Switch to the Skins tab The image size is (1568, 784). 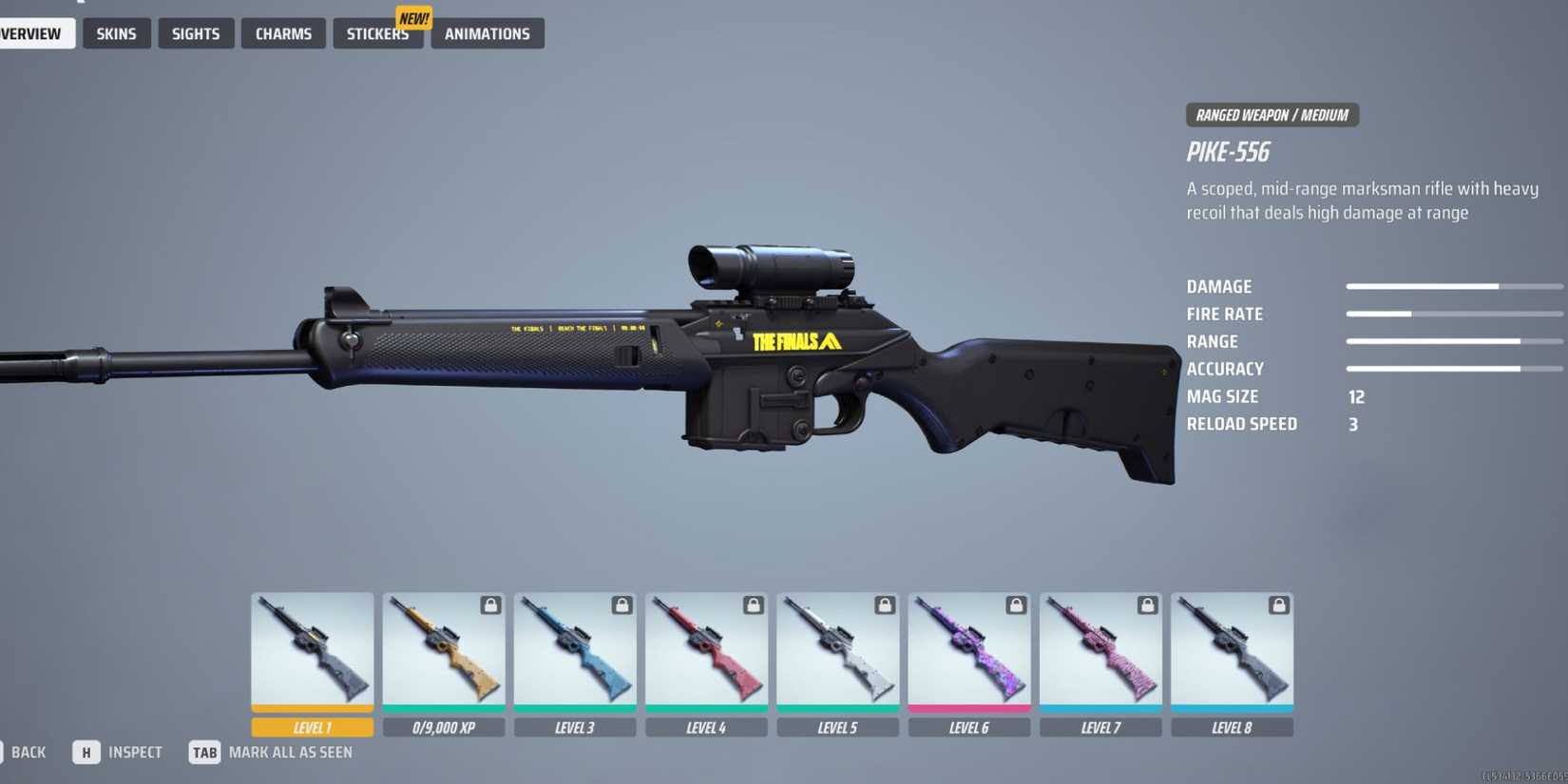click(116, 33)
